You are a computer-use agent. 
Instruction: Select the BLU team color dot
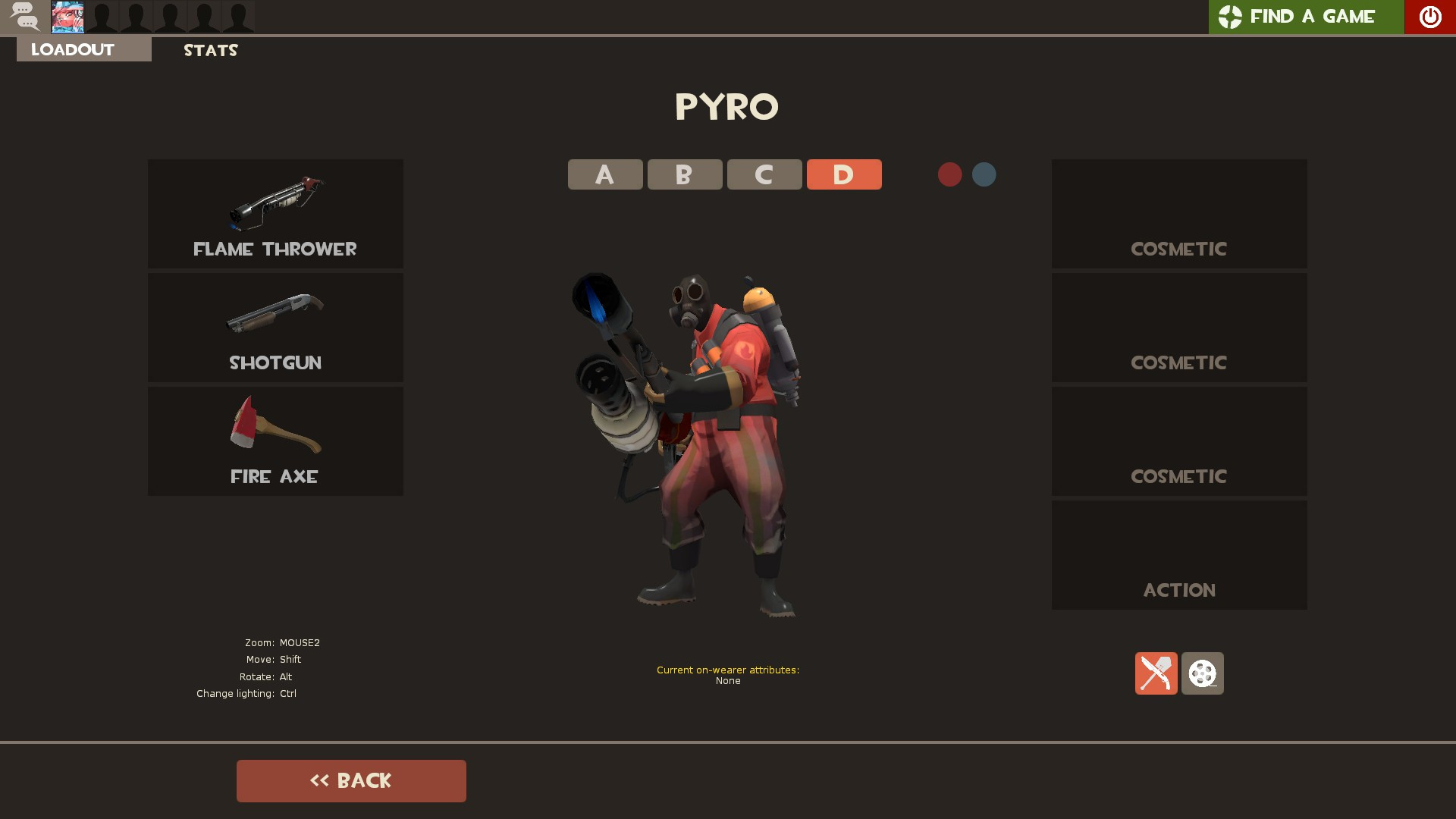click(x=984, y=174)
